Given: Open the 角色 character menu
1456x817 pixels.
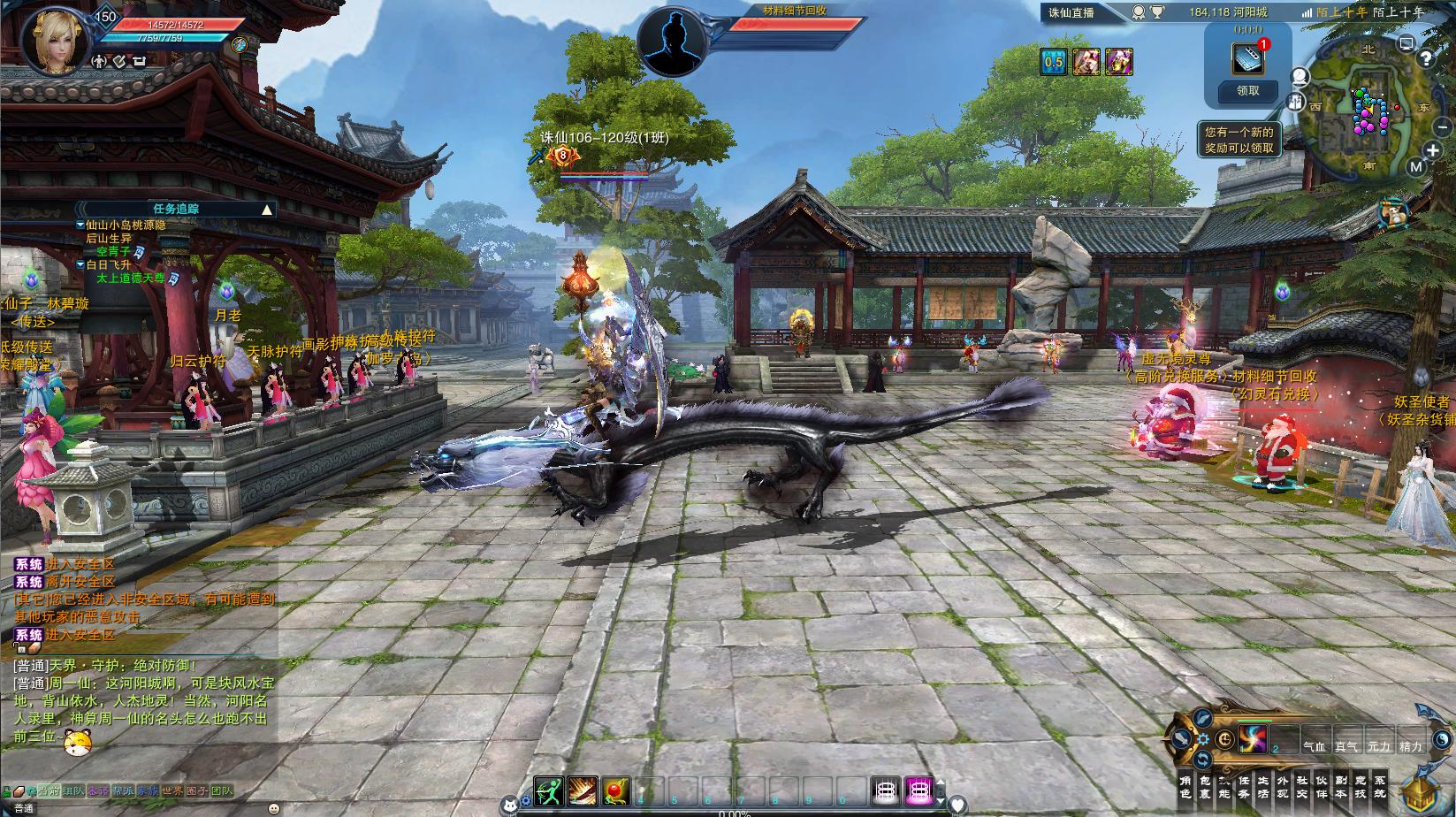Looking at the screenshot, I should click(1185, 787).
